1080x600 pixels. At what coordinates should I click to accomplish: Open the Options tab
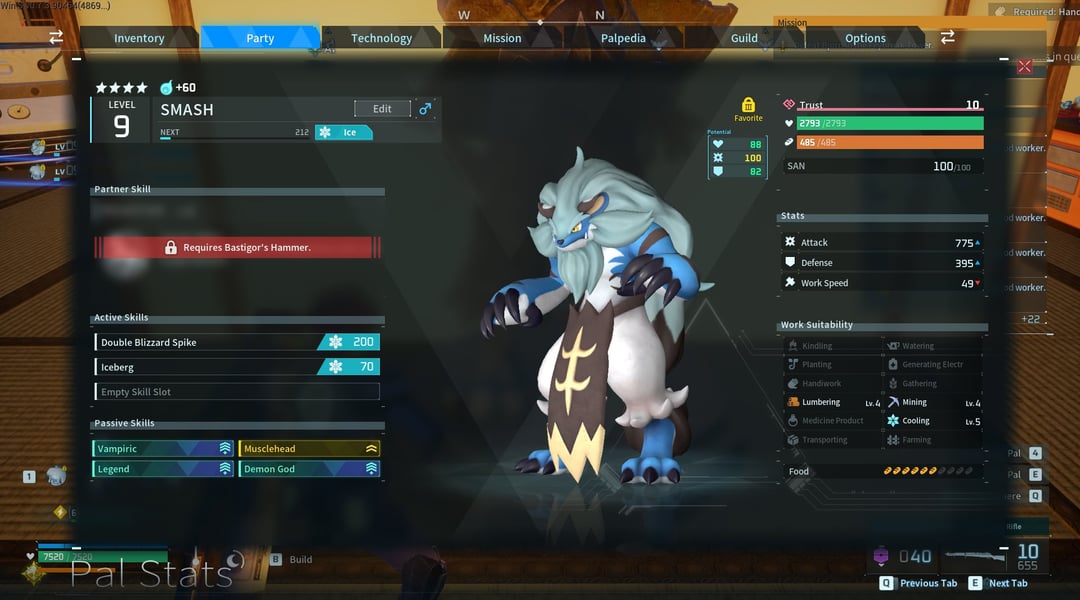pos(865,38)
